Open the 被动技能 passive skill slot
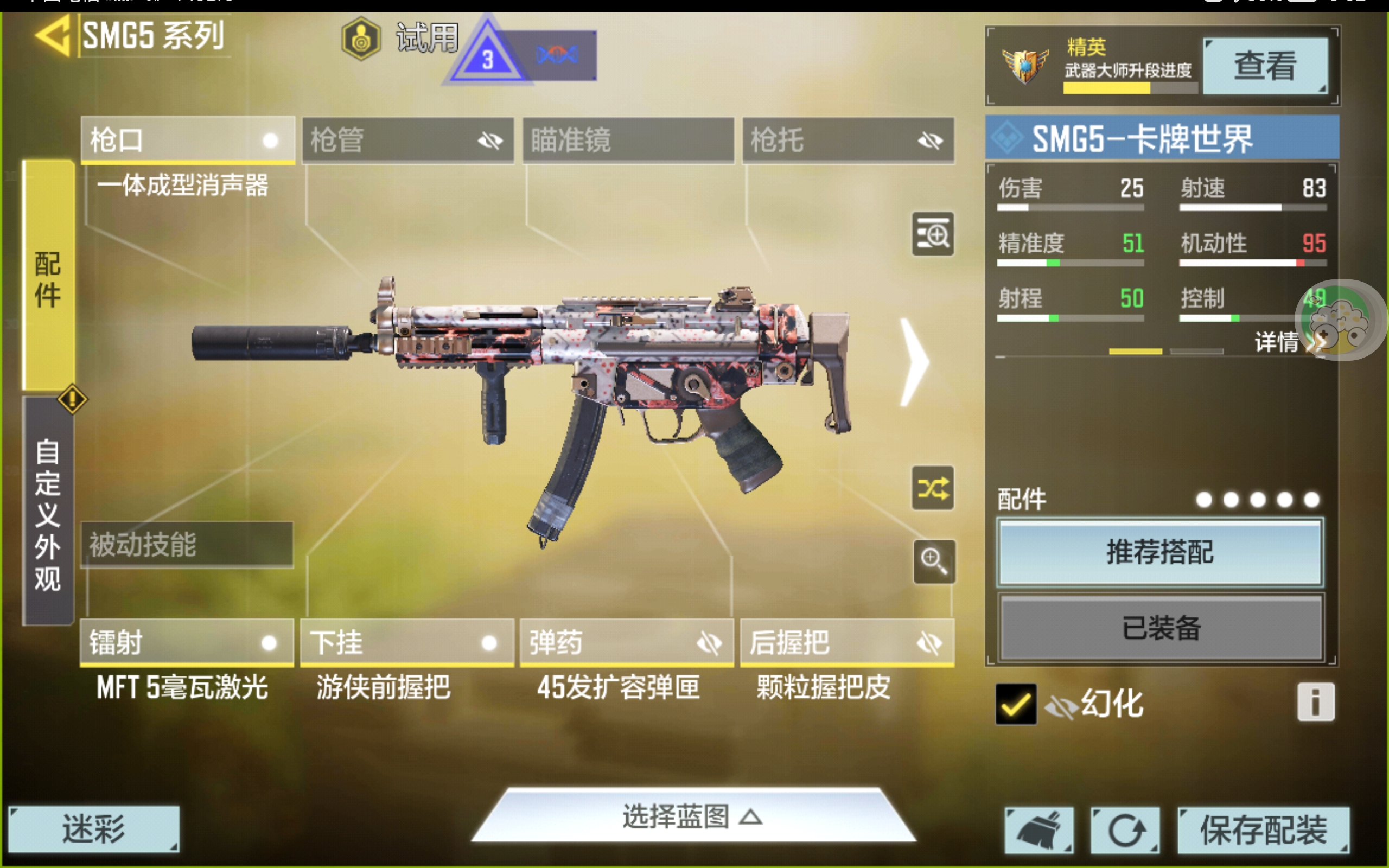 click(x=187, y=544)
